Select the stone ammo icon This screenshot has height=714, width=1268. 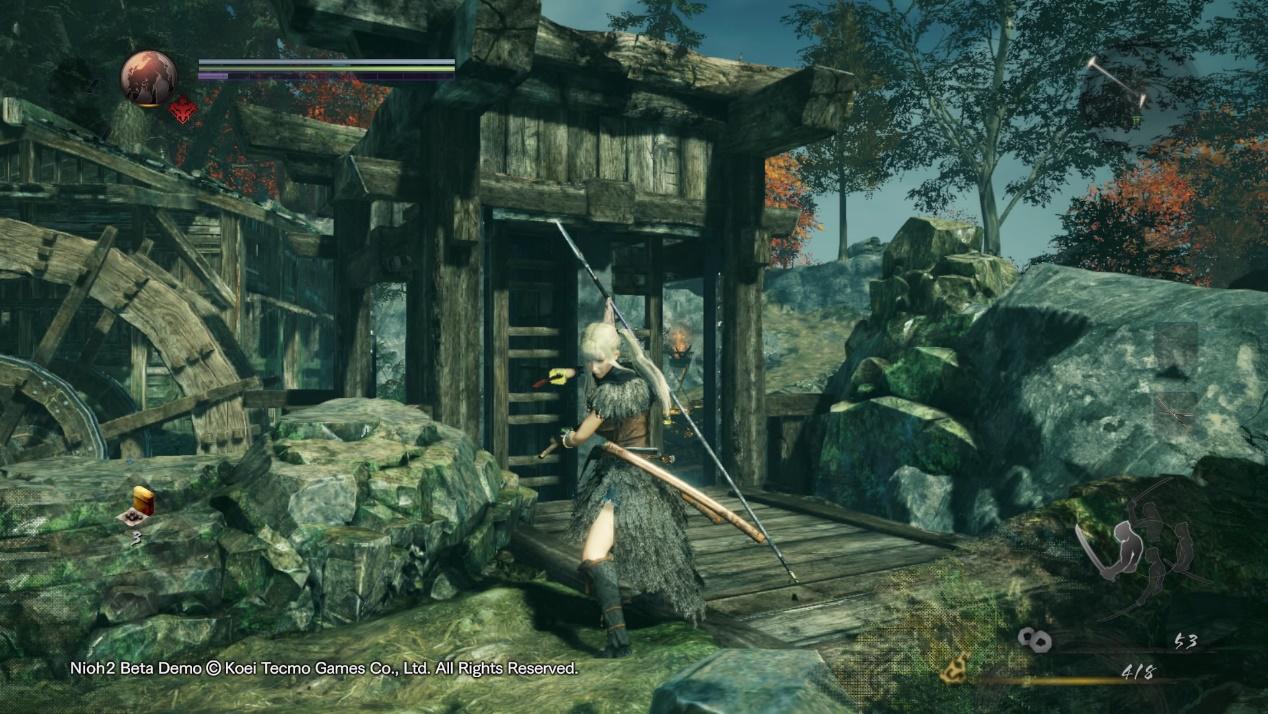(1033, 640)
